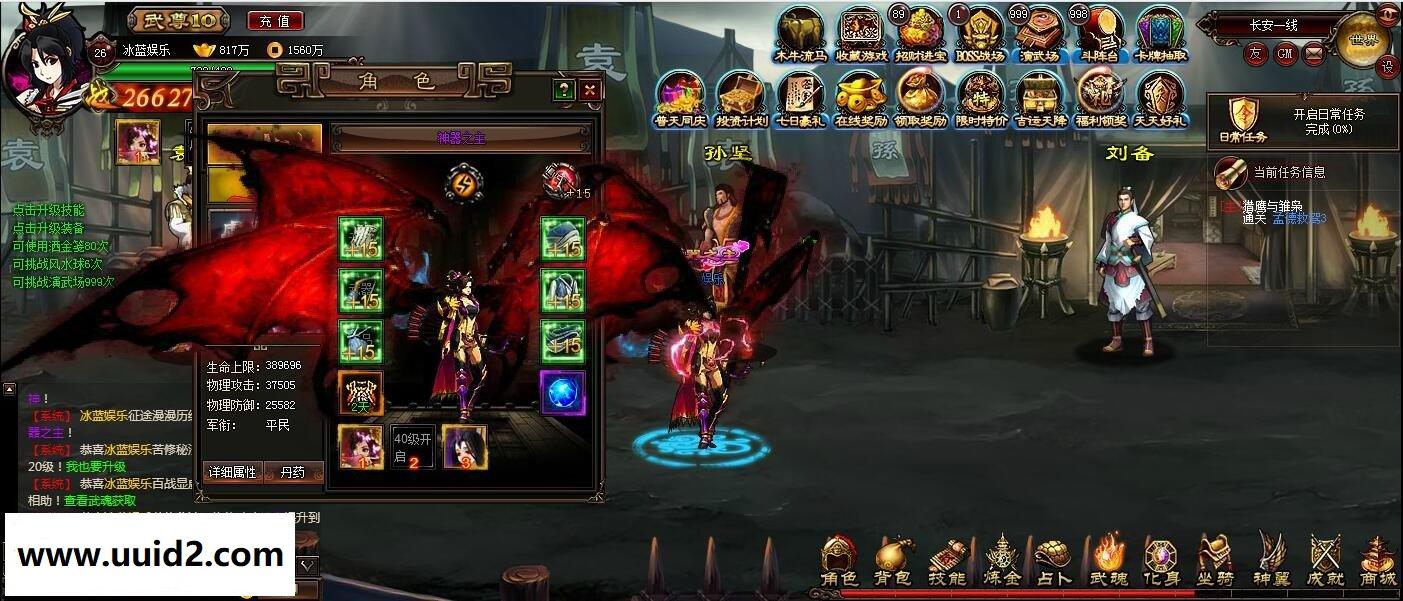Click the 丹药 elixir button
Viewport: 1403px width, 601px height.
pos(294,472)
